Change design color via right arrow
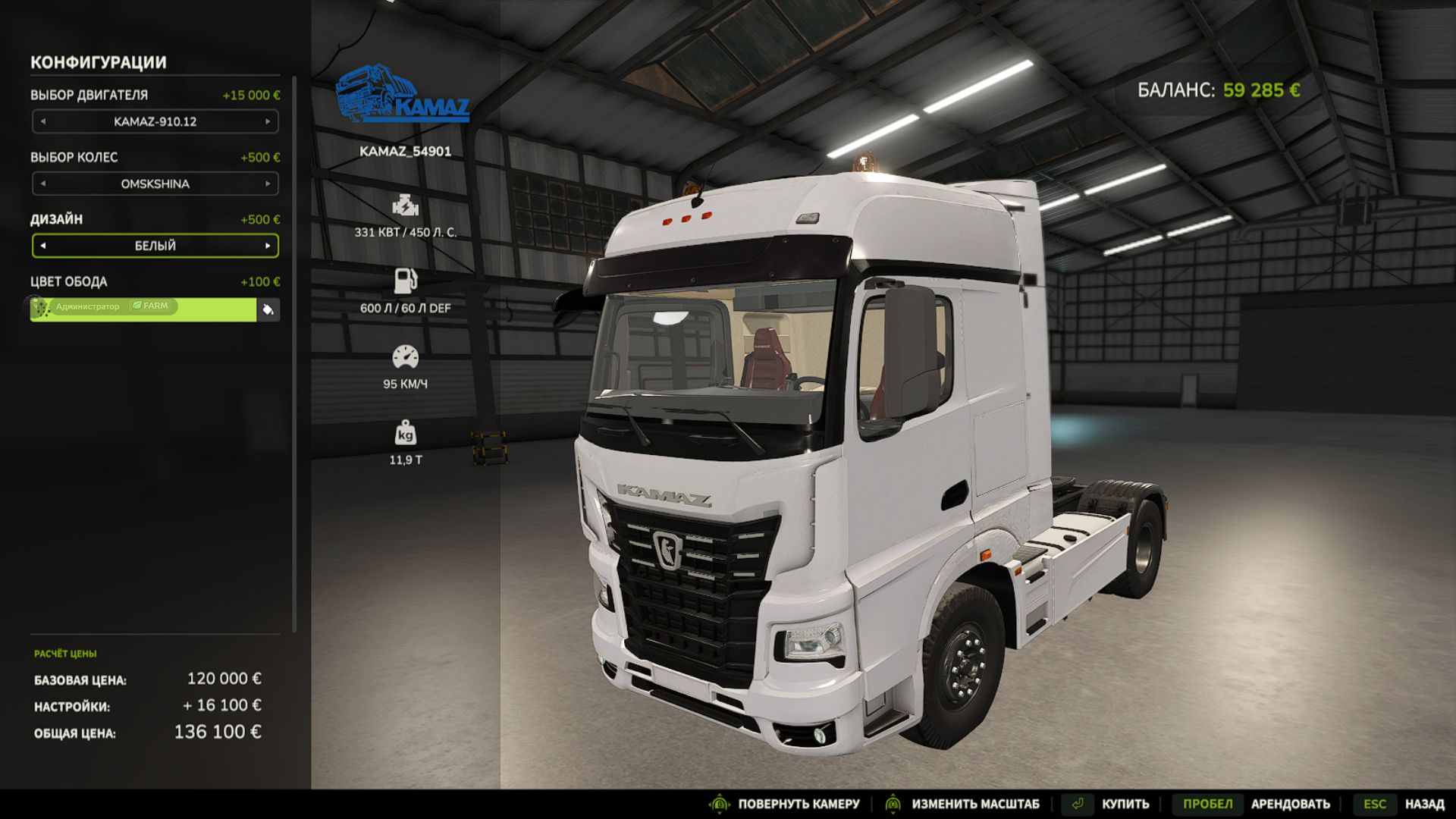The image size is (1456, 819). [x=269, y=246]
